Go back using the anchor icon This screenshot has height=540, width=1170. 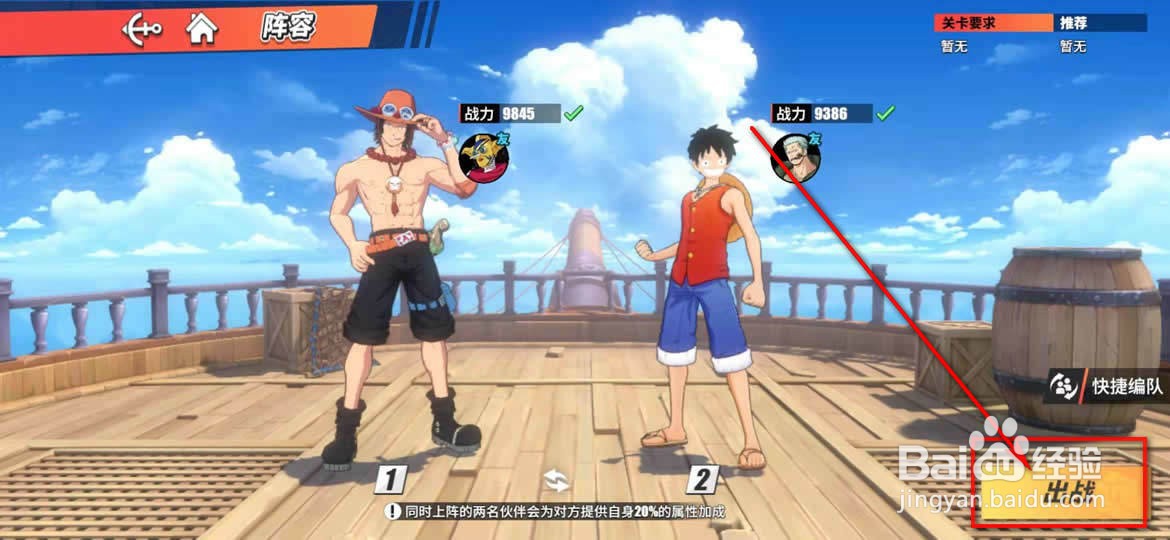tap(141, 30)
